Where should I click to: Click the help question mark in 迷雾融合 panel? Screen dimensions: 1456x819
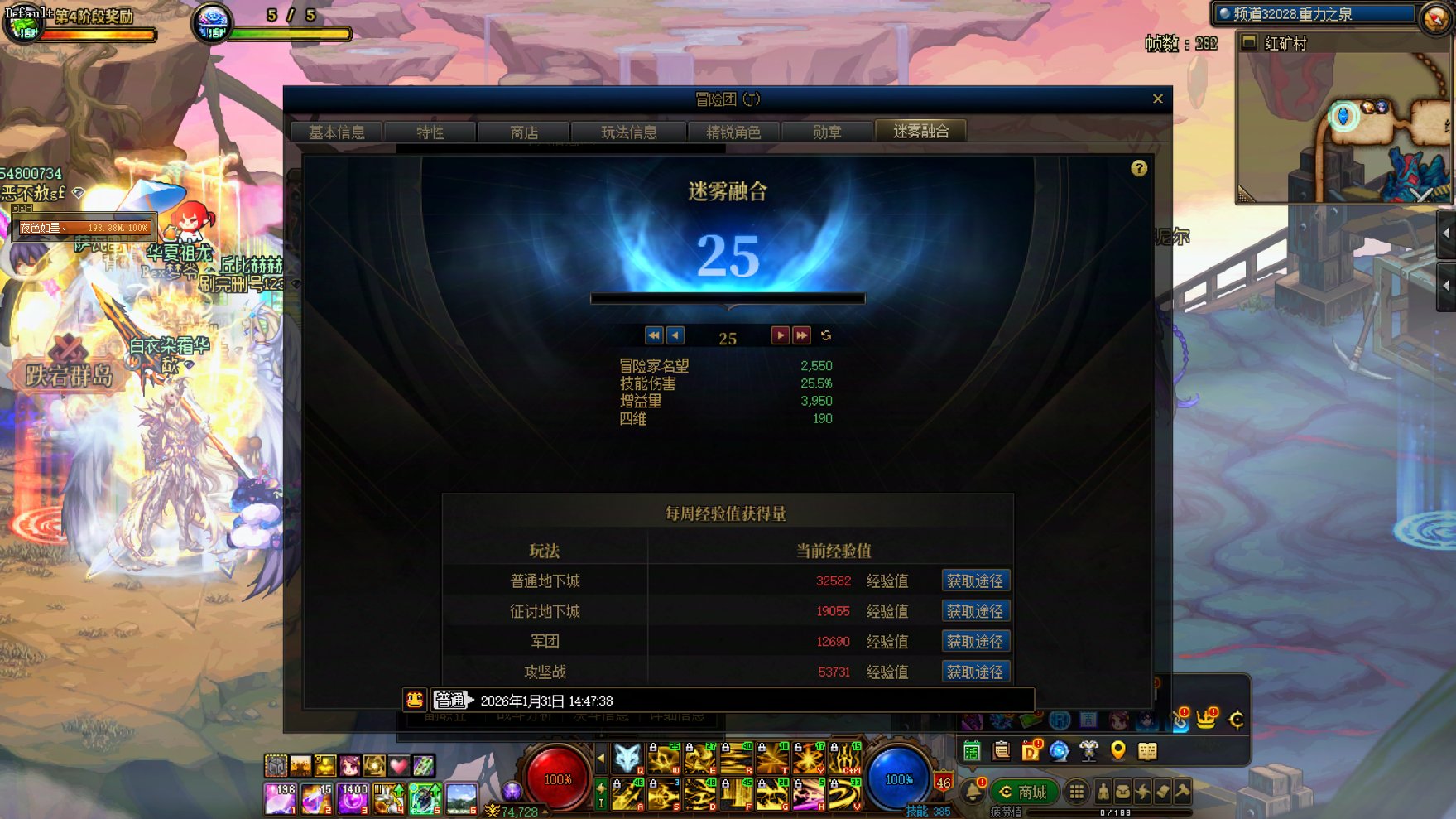coord(1140,168)
